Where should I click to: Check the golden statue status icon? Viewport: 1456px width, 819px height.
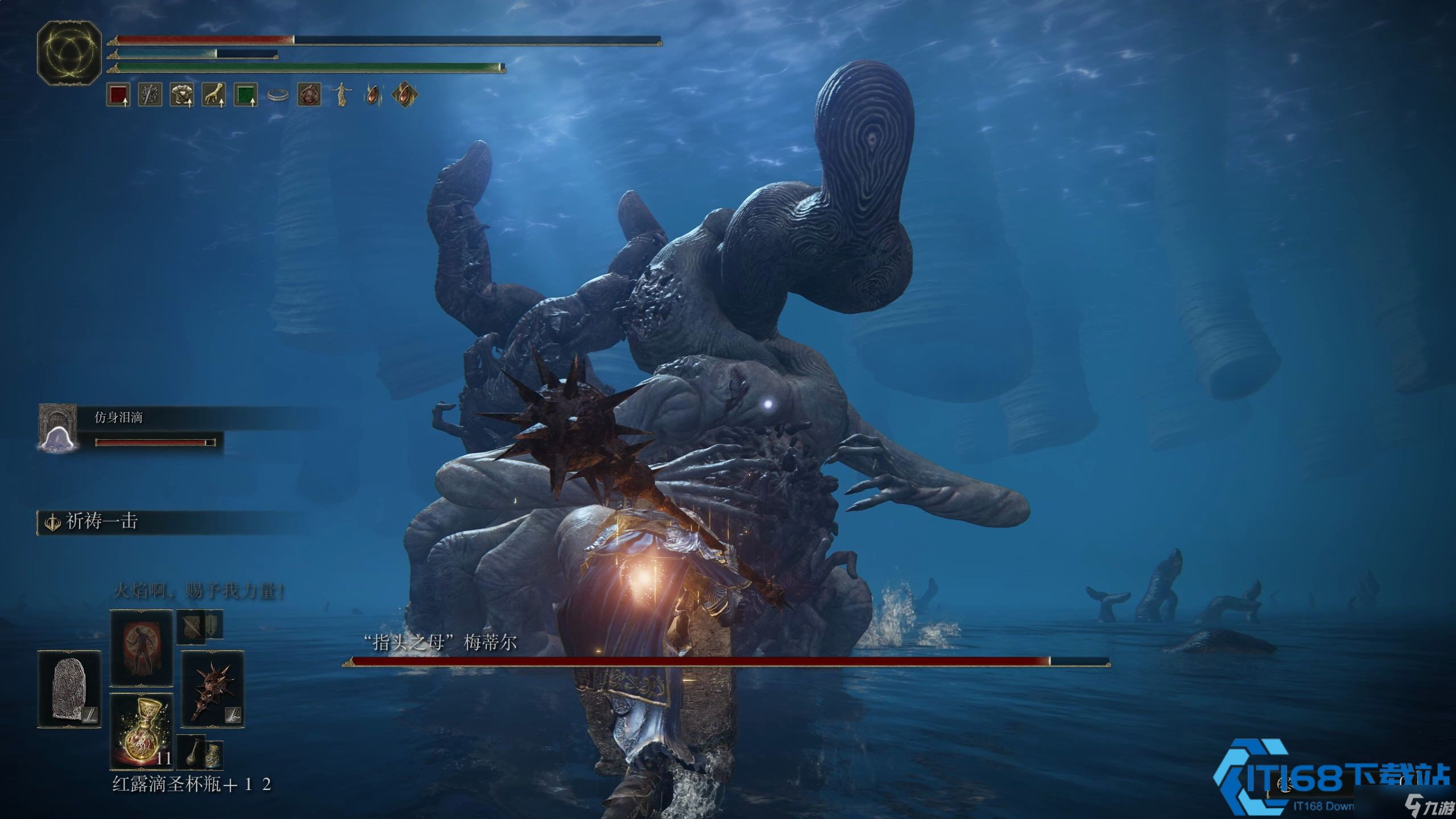[x=341, y=95]
